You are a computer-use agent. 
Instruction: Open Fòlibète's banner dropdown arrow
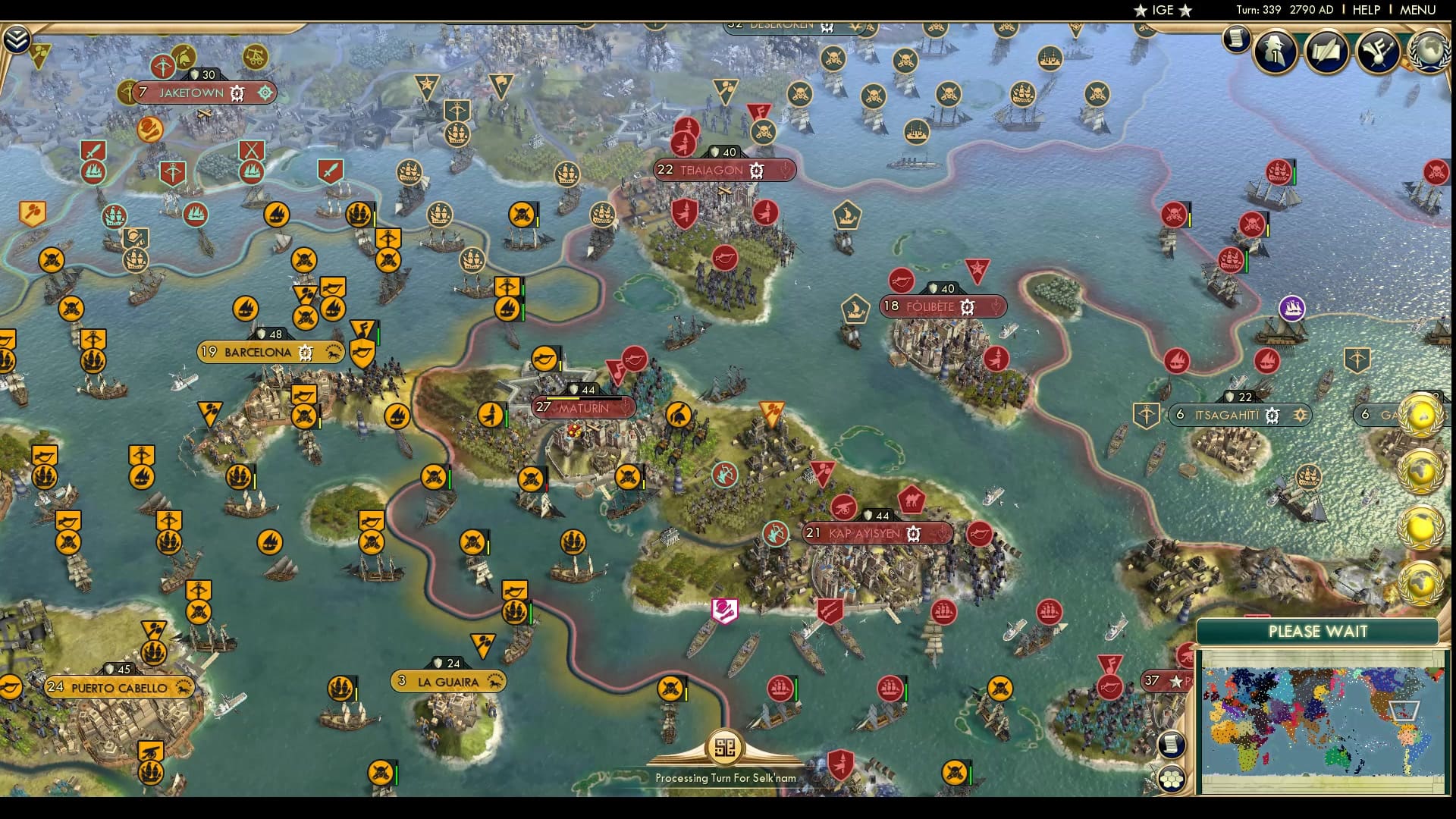coord(997,306)
